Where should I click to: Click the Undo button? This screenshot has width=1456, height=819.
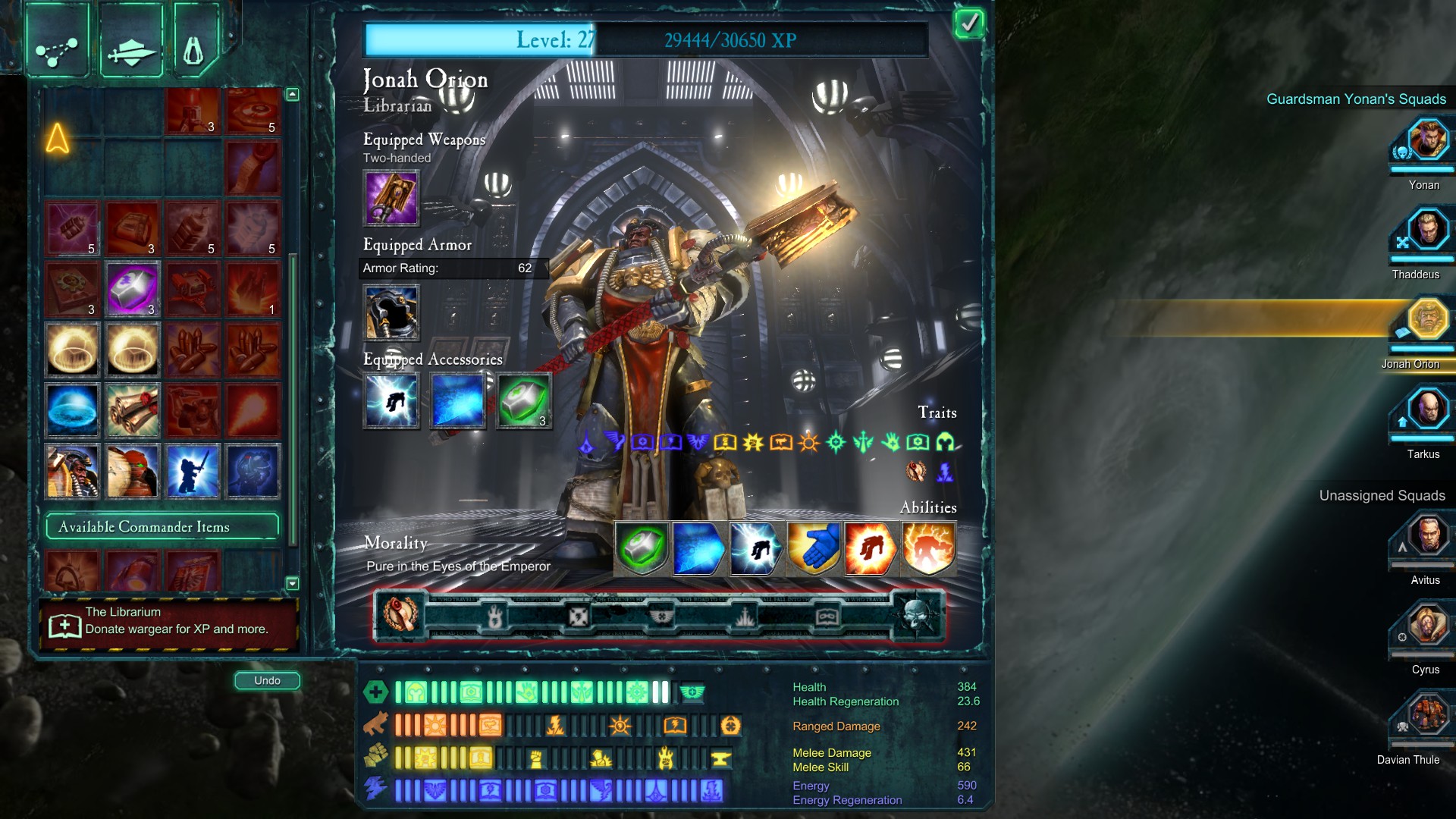coord(267,680)
